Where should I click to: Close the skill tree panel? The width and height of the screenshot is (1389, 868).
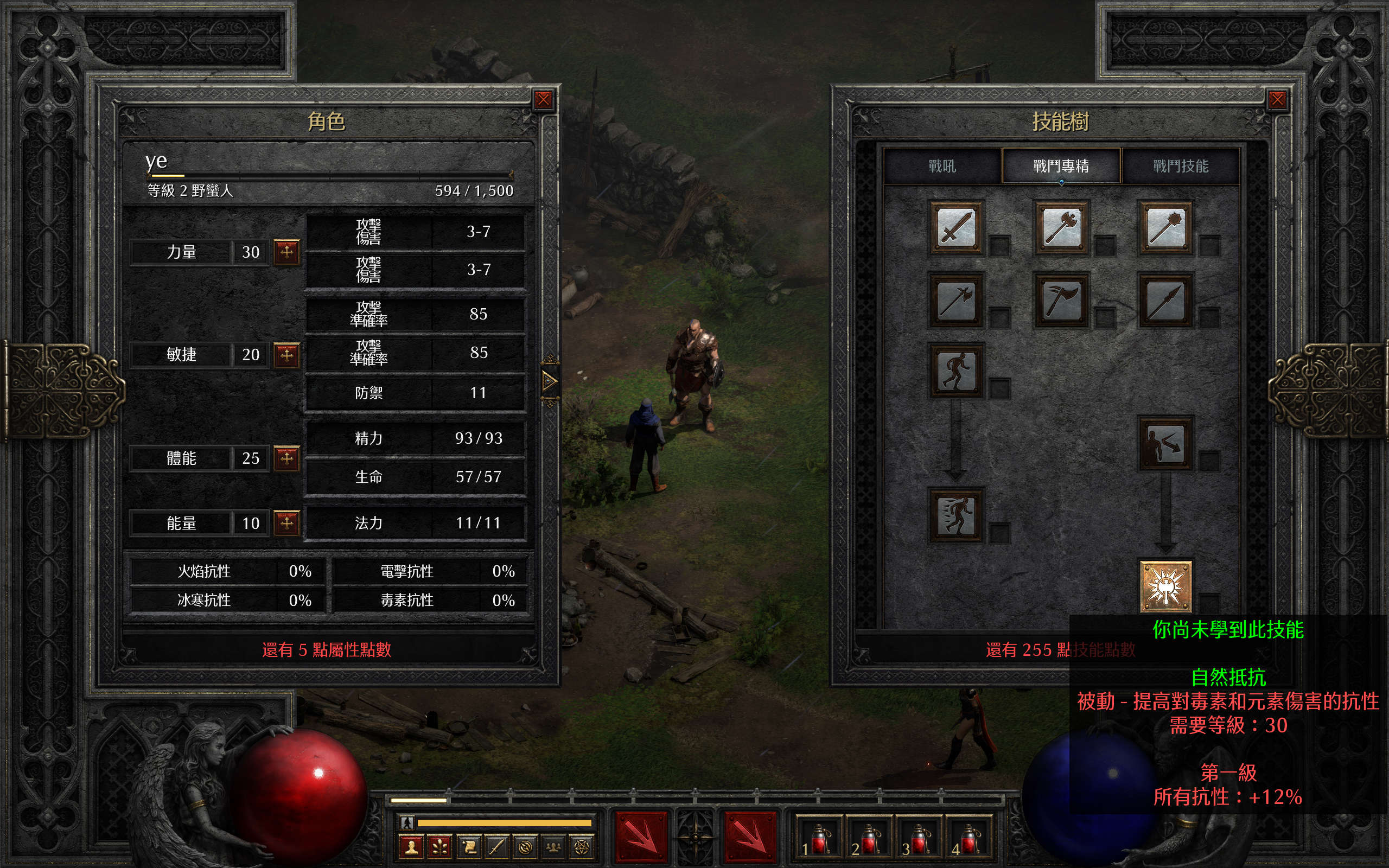1277,100
